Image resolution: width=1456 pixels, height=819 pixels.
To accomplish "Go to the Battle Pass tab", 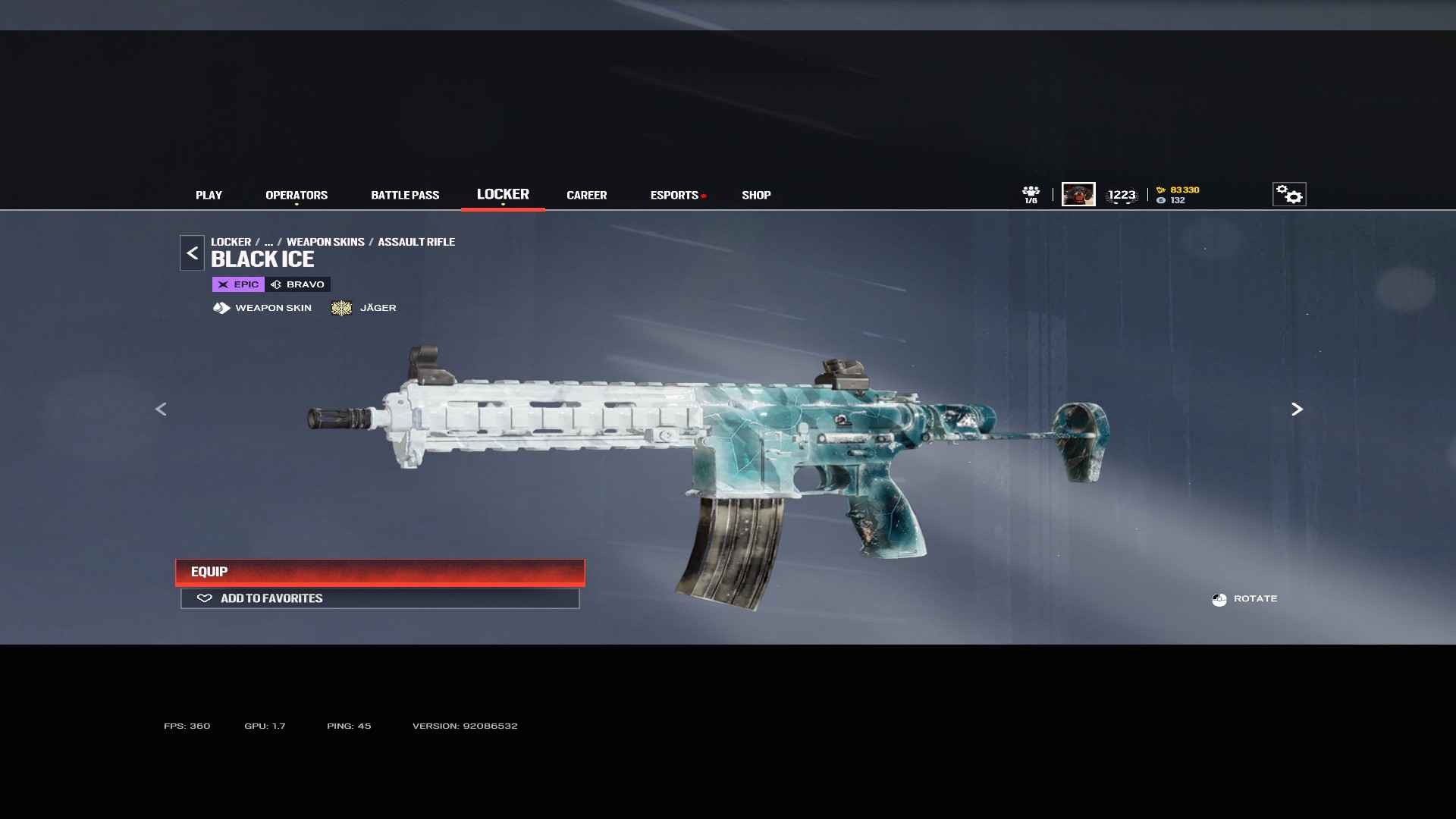I will [x=405, y=195].
